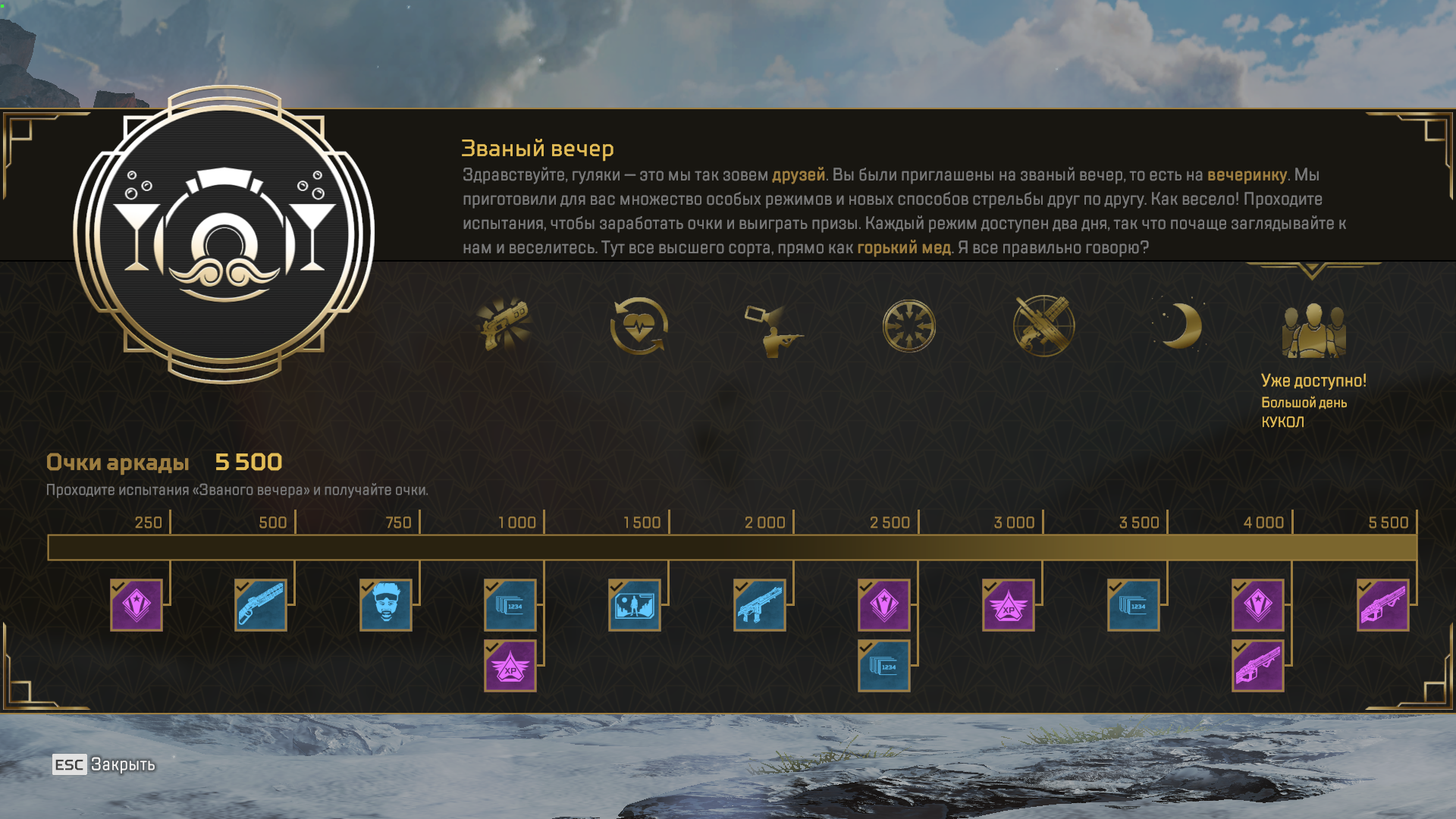View the shotgun skin reward at 500
Image resolution: width=1456 pixels, height=819 pixels.
(x=261, y=605)
